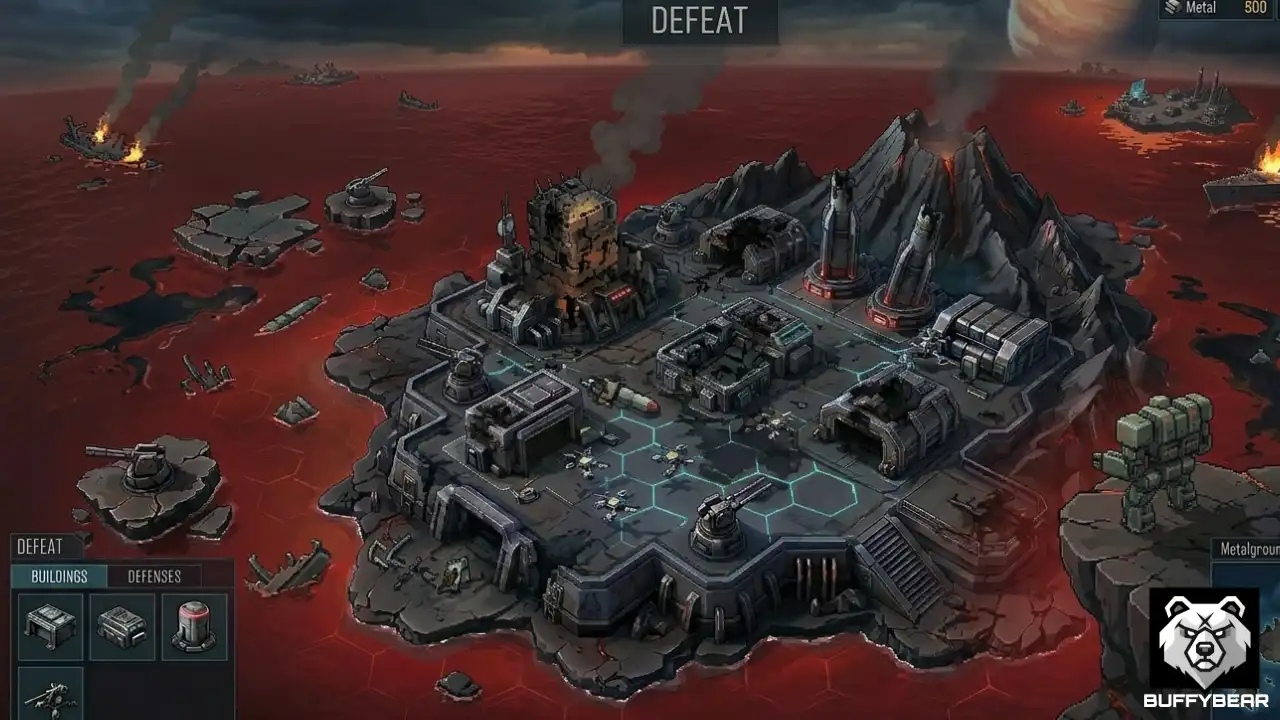Viewport: 1280px width, 720px height.
Task: Click the Metal counter showing 500
Action: coord(1252,9)
